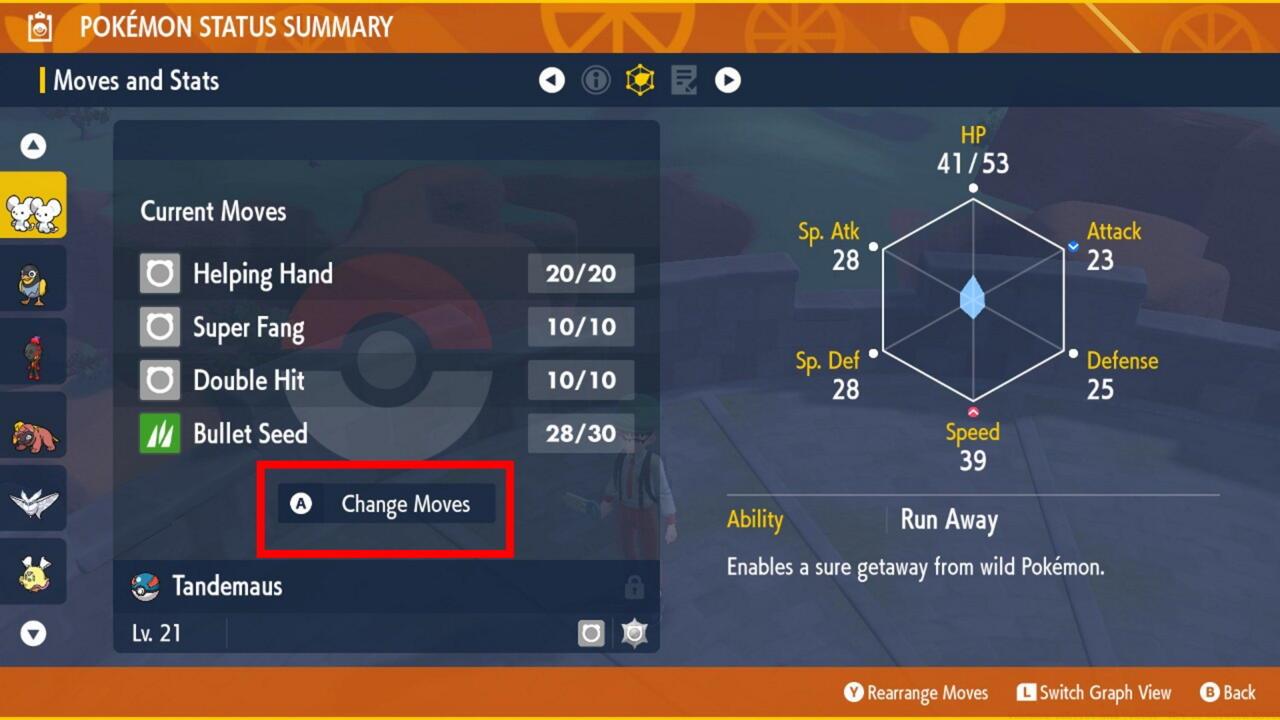Screen dimensions: 1280x720
Task: Click the hexagonal stat graph
Action: [x=971, y=300]
